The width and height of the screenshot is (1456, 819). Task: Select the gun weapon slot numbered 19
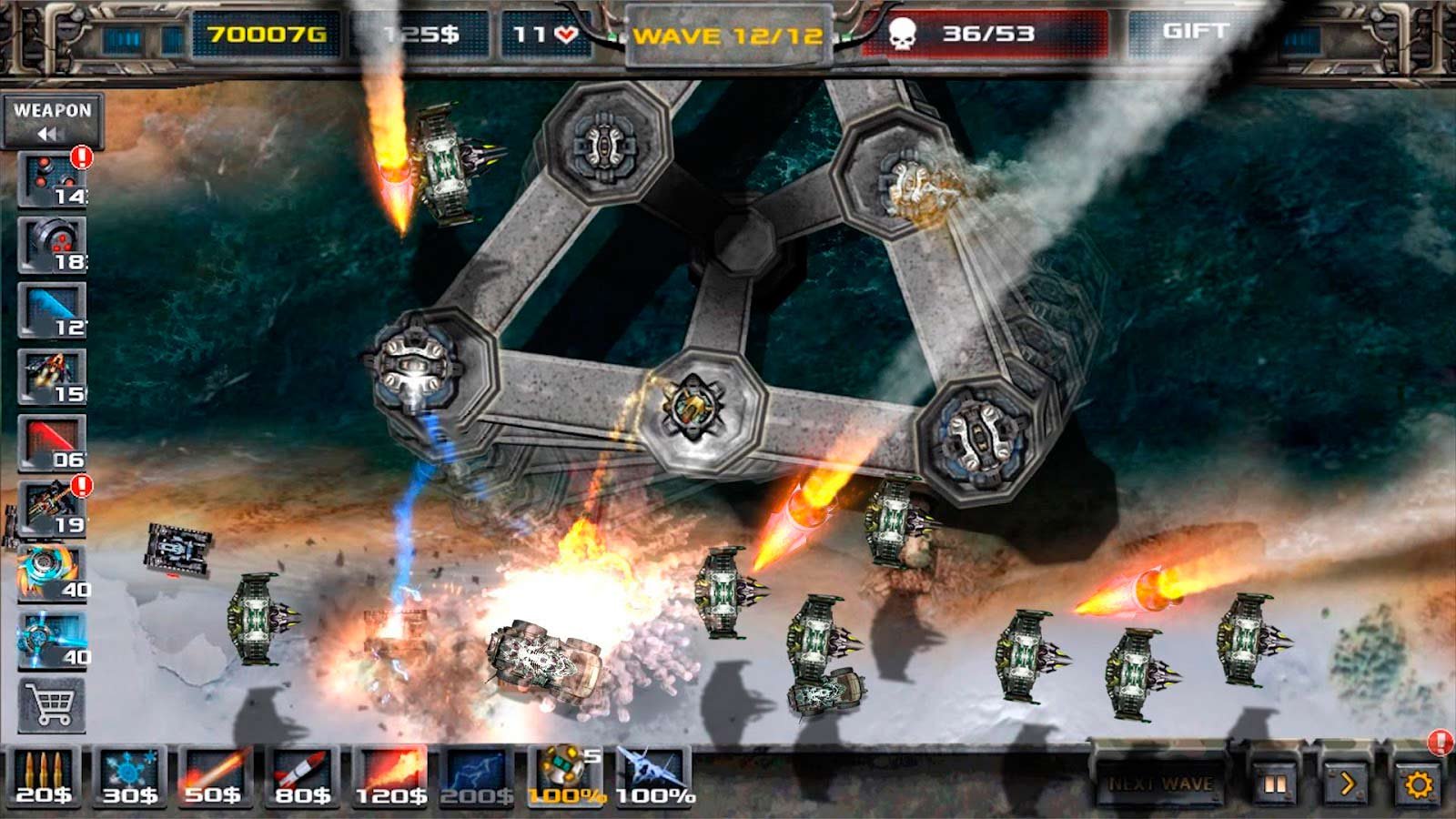pos(52,509)
